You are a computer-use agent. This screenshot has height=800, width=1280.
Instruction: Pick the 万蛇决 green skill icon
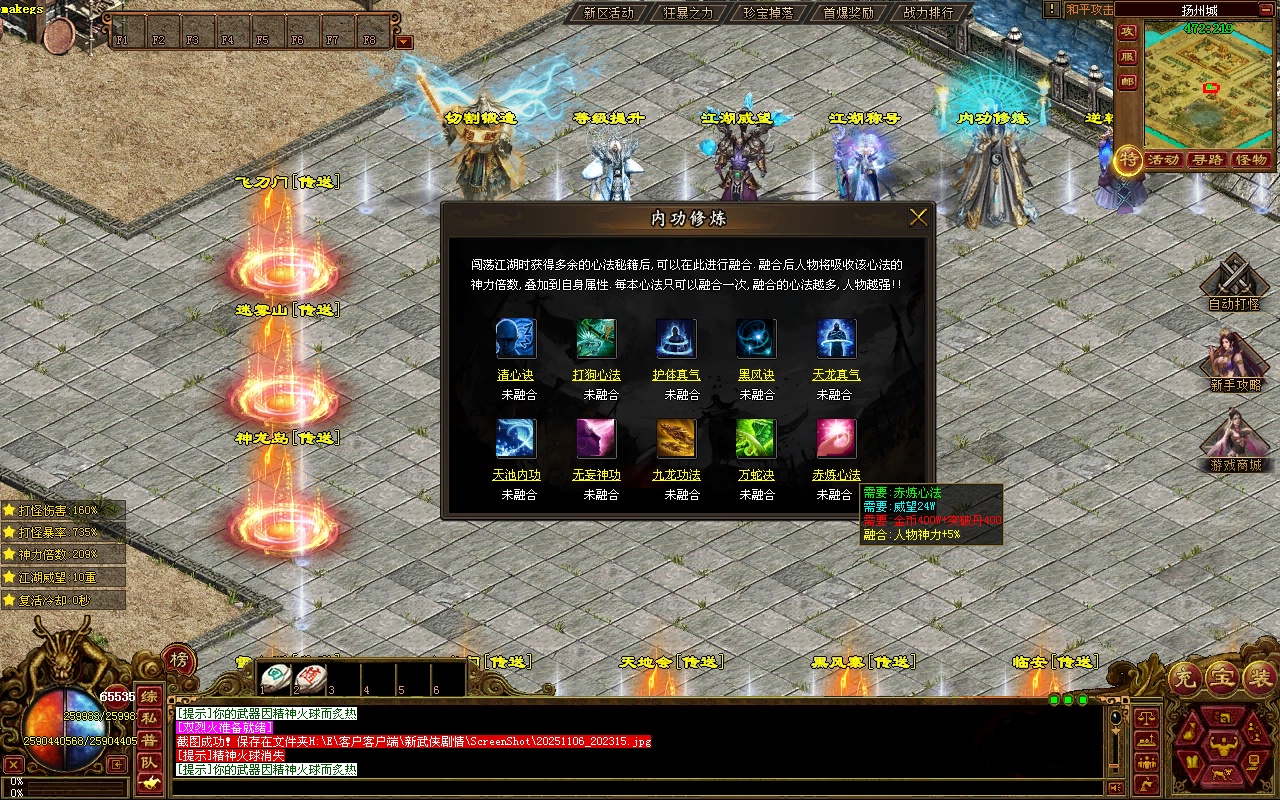[x=756, y=439]
